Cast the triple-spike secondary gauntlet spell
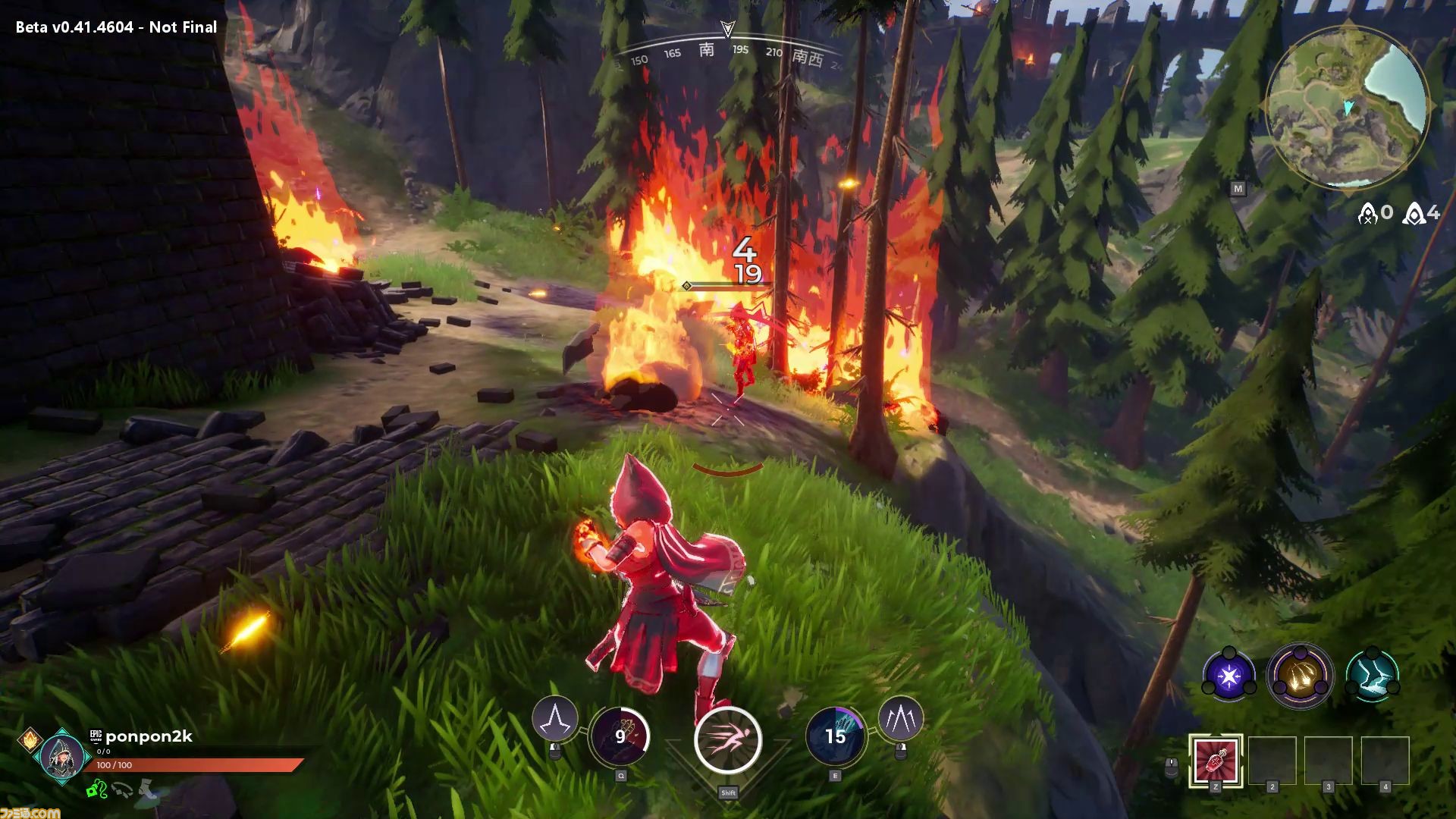 900,718
